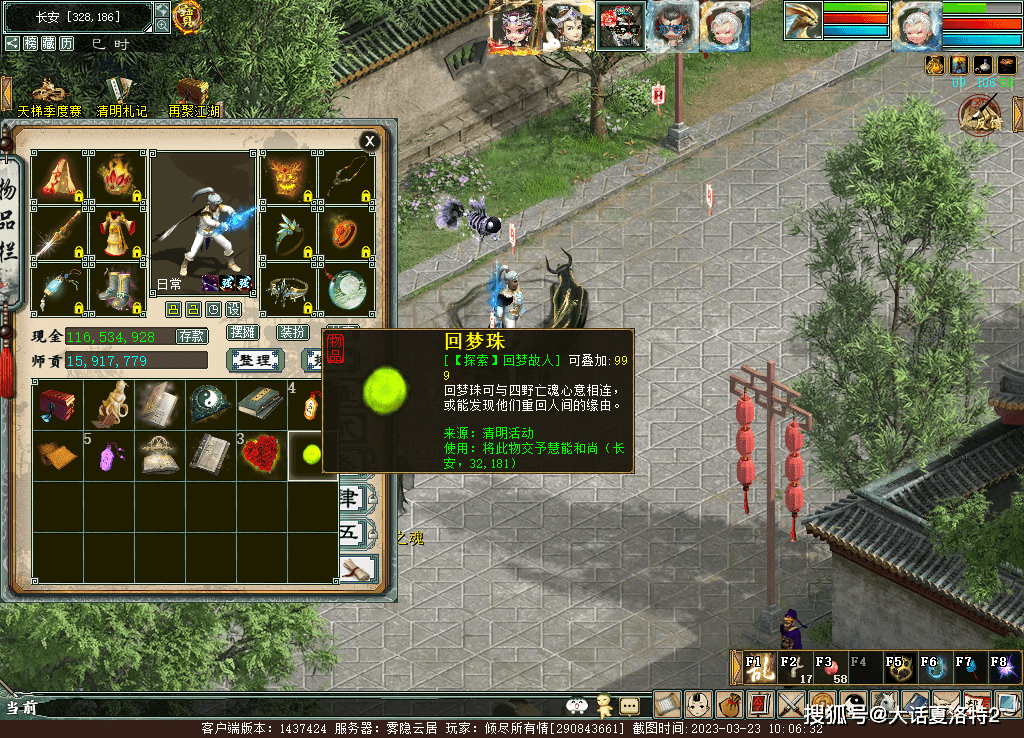Select the yin-yang disc inventory item
1024x738 pixels.
[x=210, y=403]
